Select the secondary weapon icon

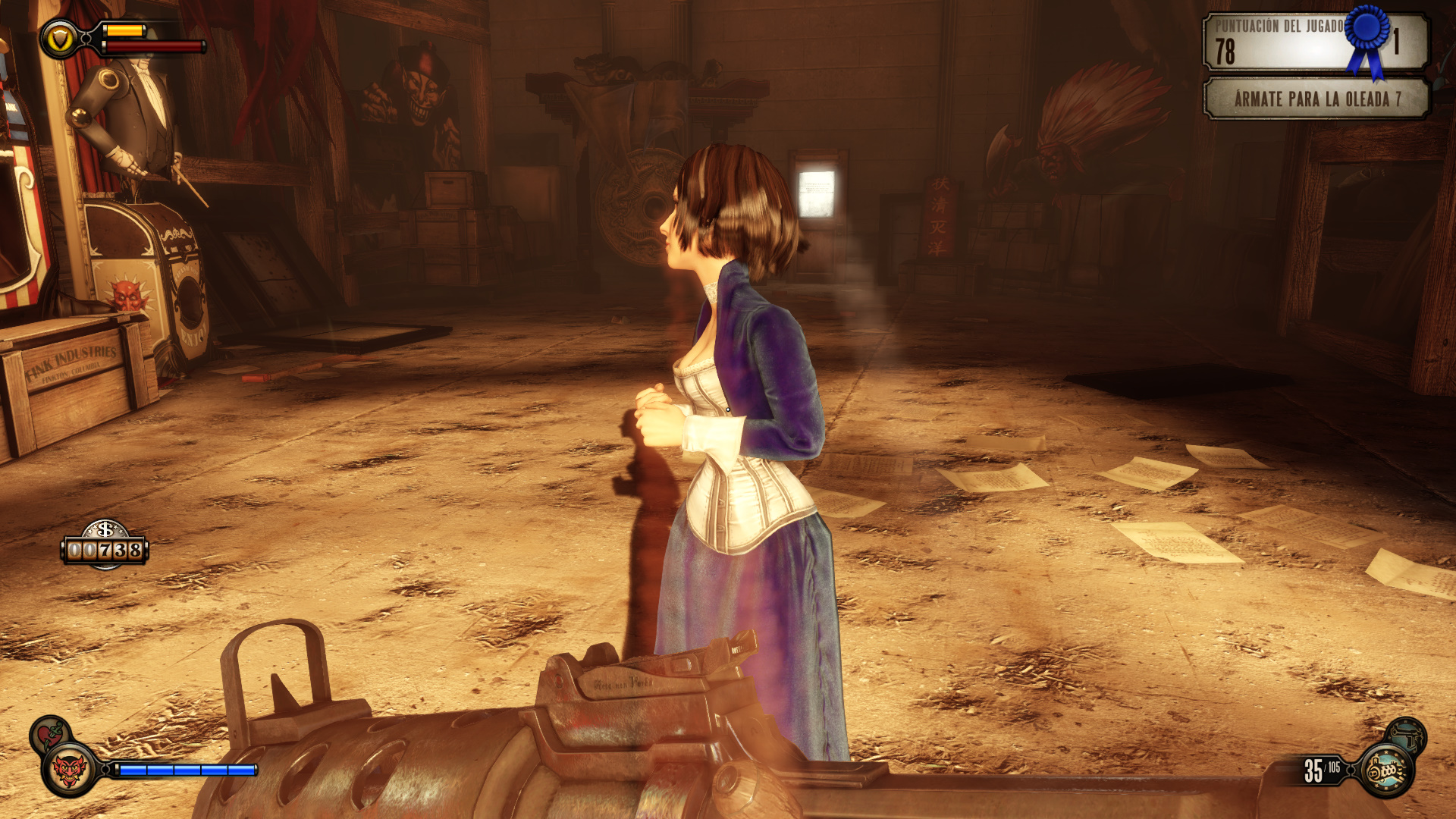[x=1407, y=734]
